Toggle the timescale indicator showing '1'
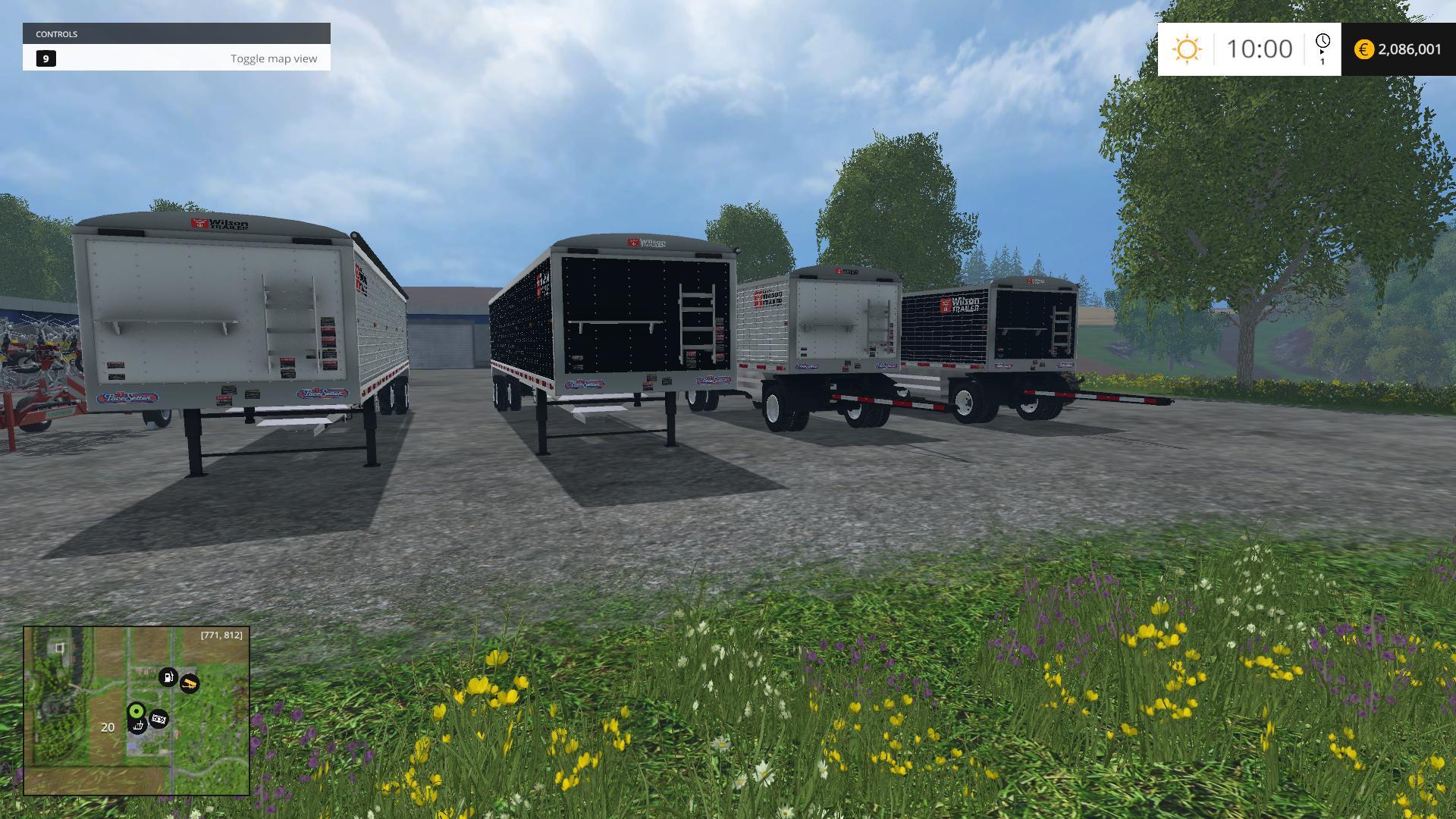The width and height of the screenshot is (1456, 819). [1323, 61]
